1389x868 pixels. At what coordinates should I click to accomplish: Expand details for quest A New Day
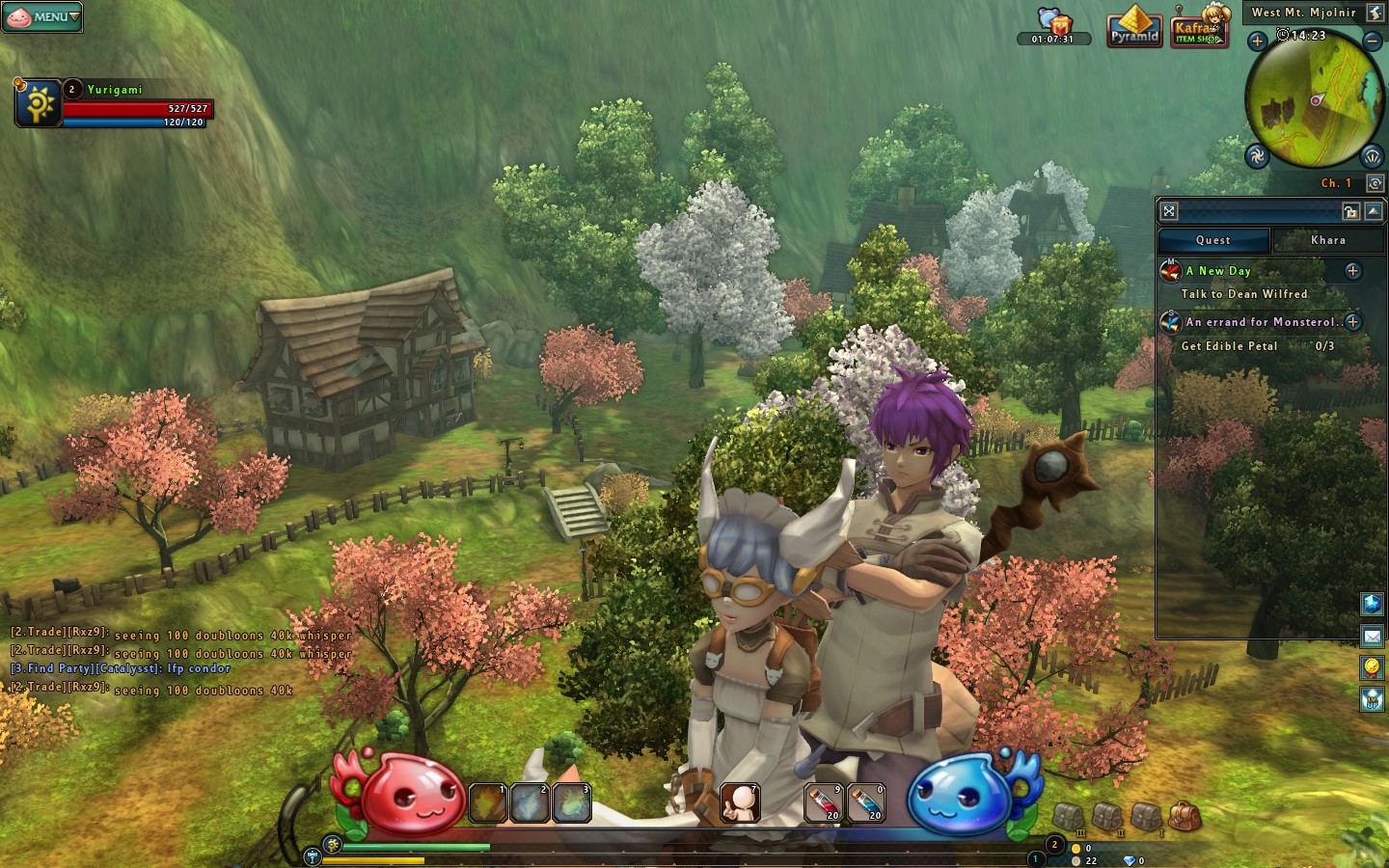coord(1354,271)
